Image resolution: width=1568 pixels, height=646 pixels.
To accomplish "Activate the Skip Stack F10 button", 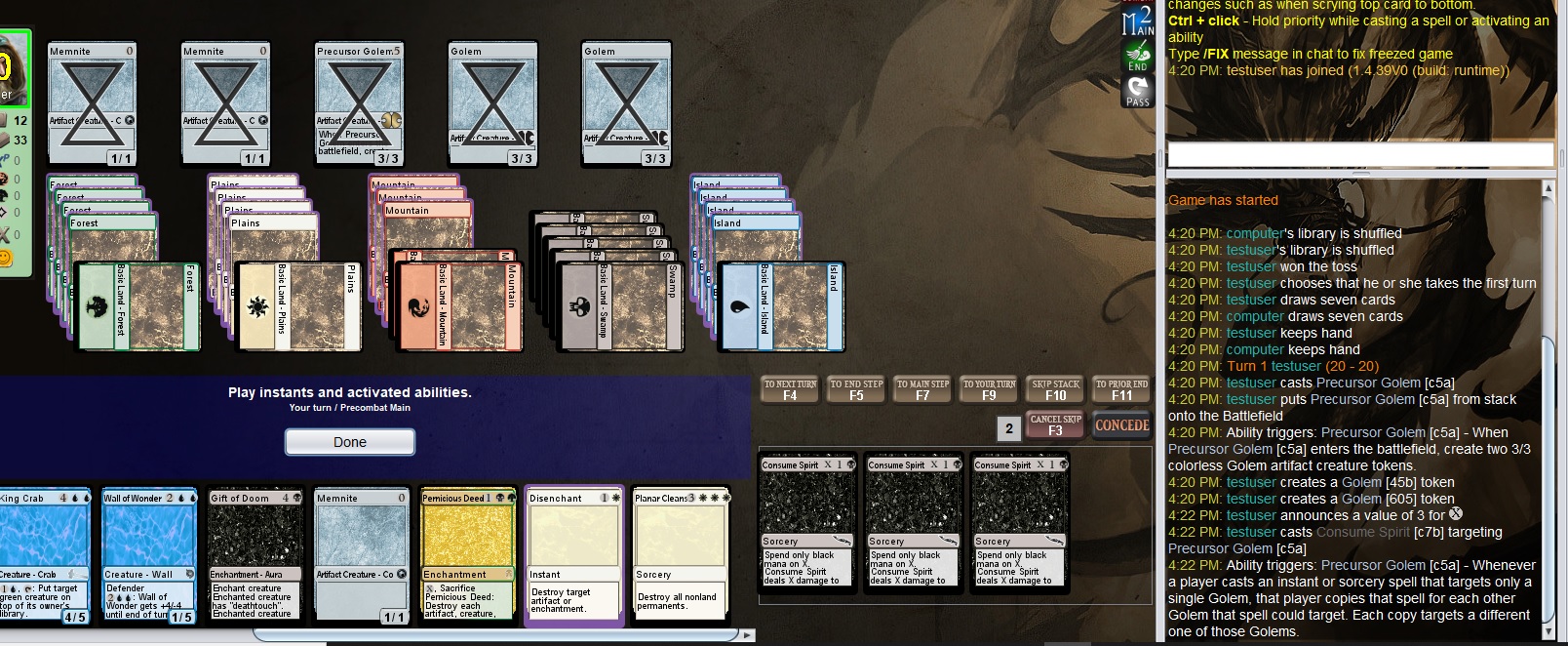I will pos(1055,389).
